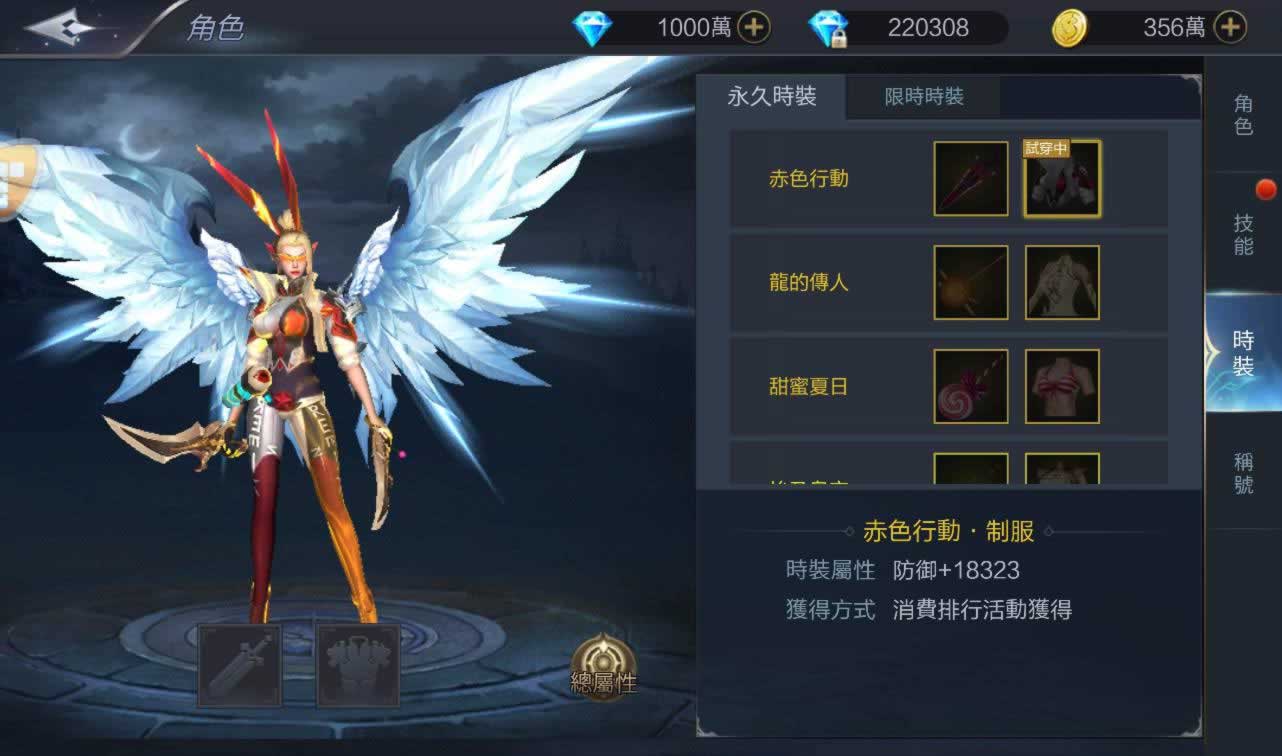1282x756 pixels.
Task: Open the 總屬性 total attributes panel
Action: click(x=603, y=667)
